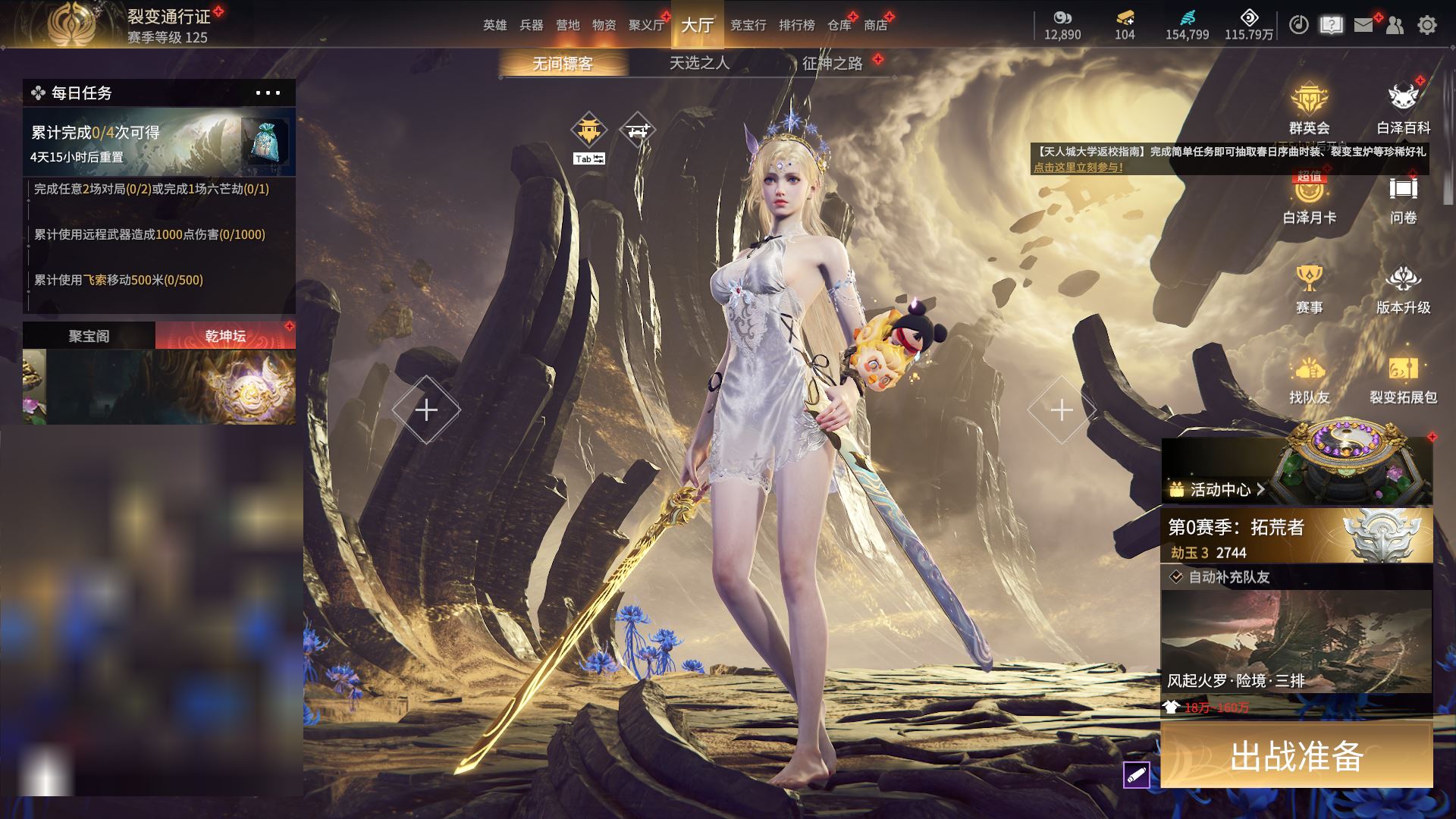Open the 商店 shop
Screen dimensions: 1456x819
point(875,25)
